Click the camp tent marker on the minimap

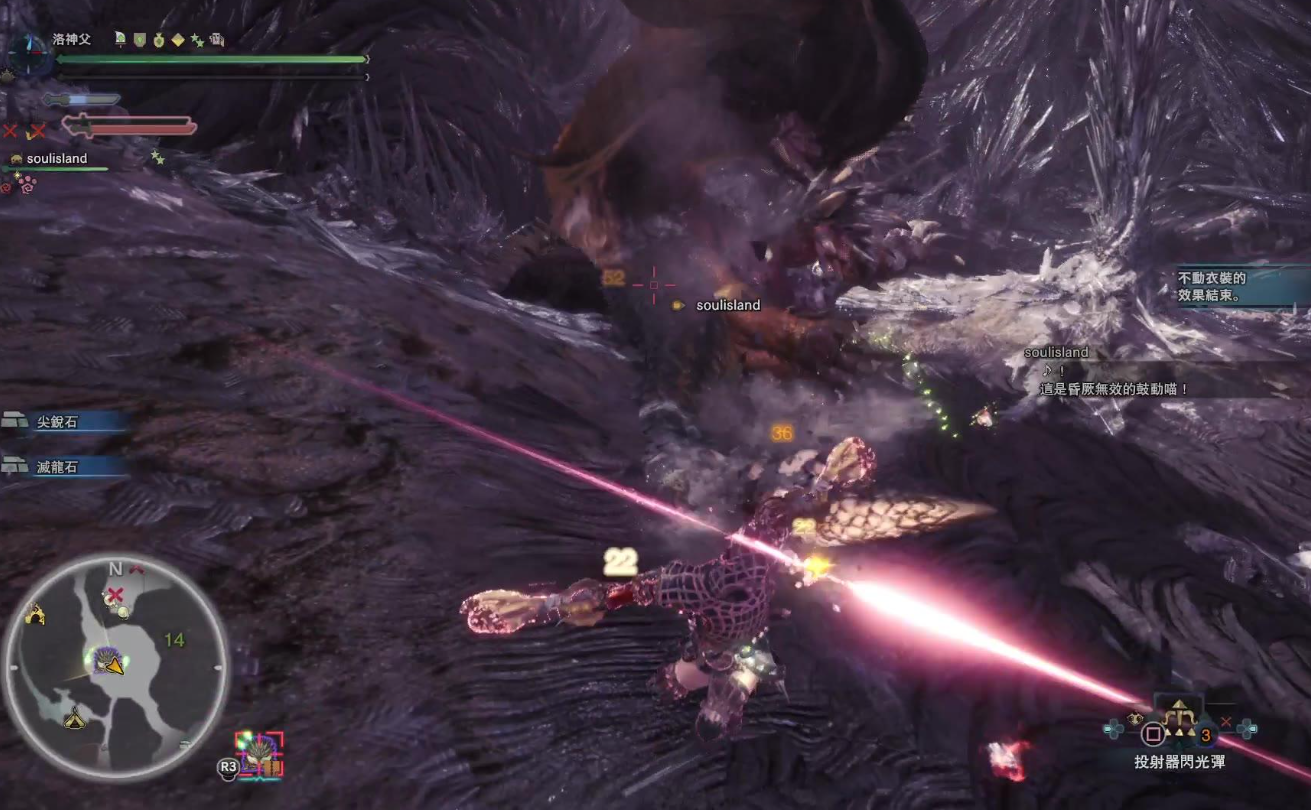[74, 718]
